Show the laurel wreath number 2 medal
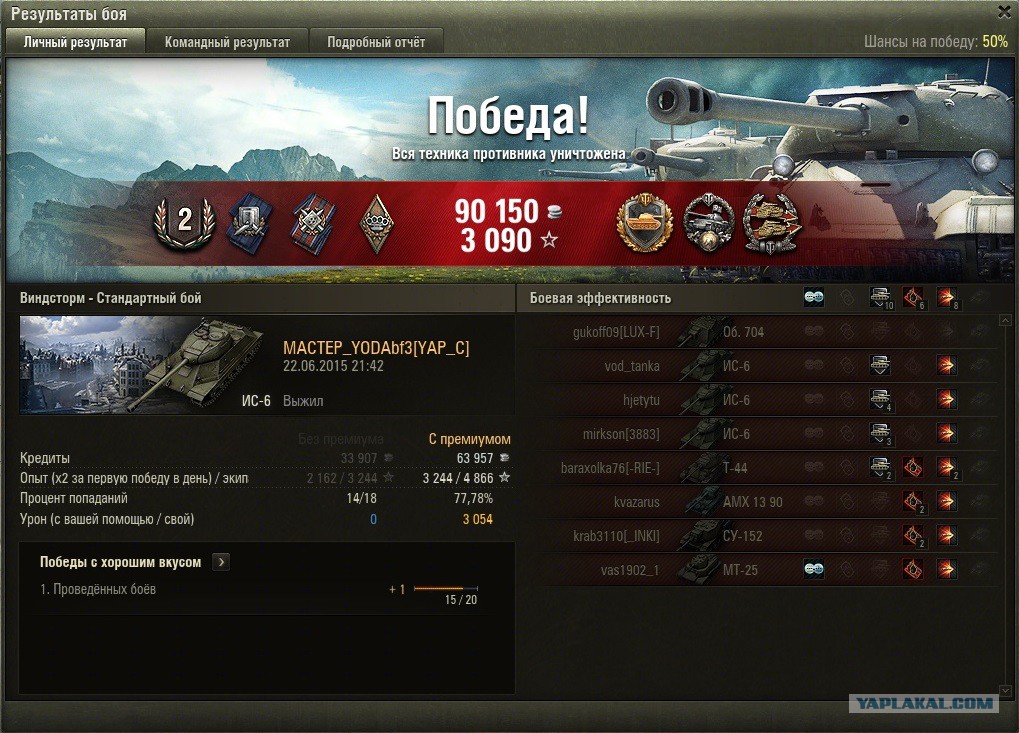1019x733 pixels. [184, 222]
